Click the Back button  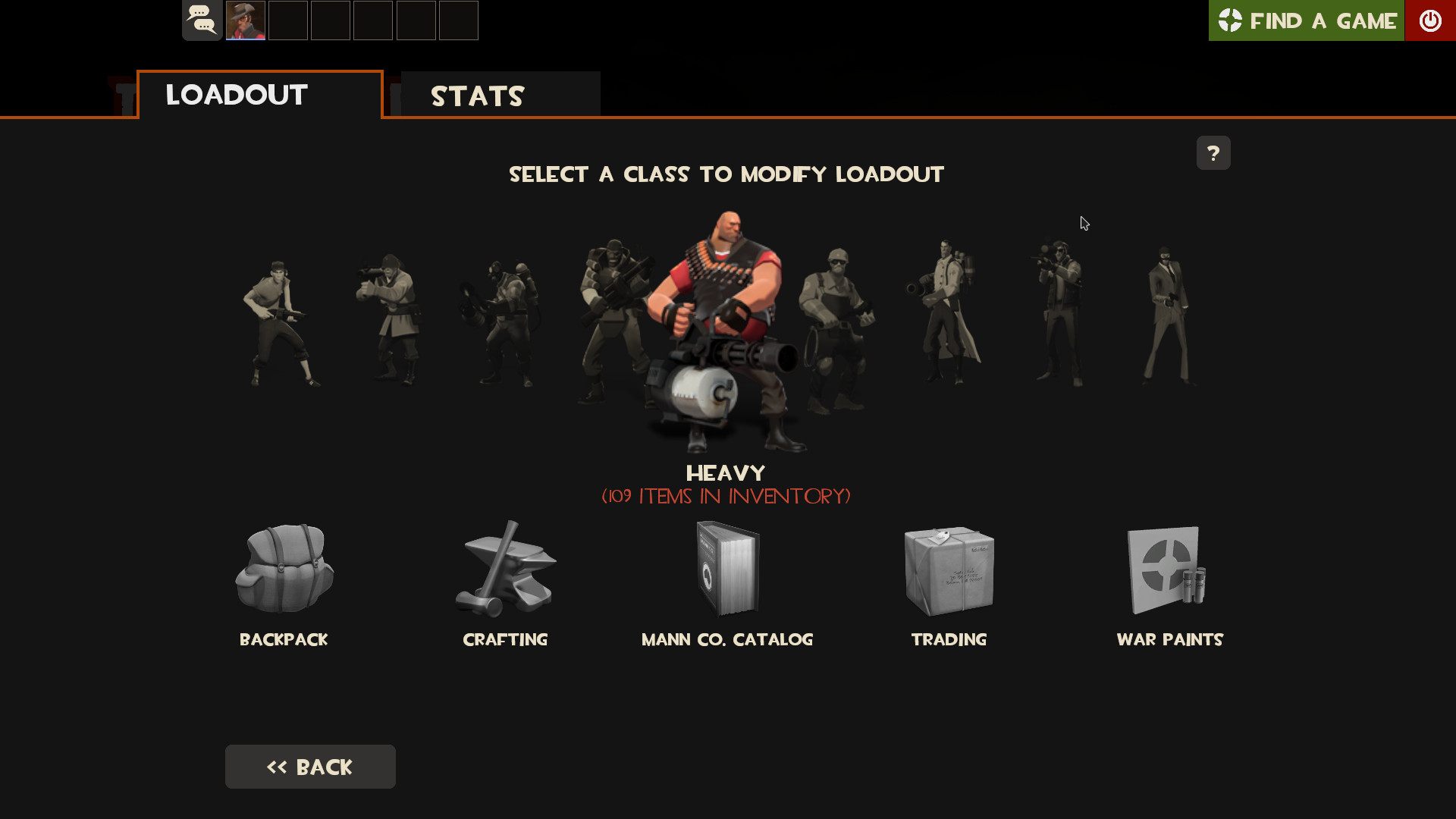310,767
